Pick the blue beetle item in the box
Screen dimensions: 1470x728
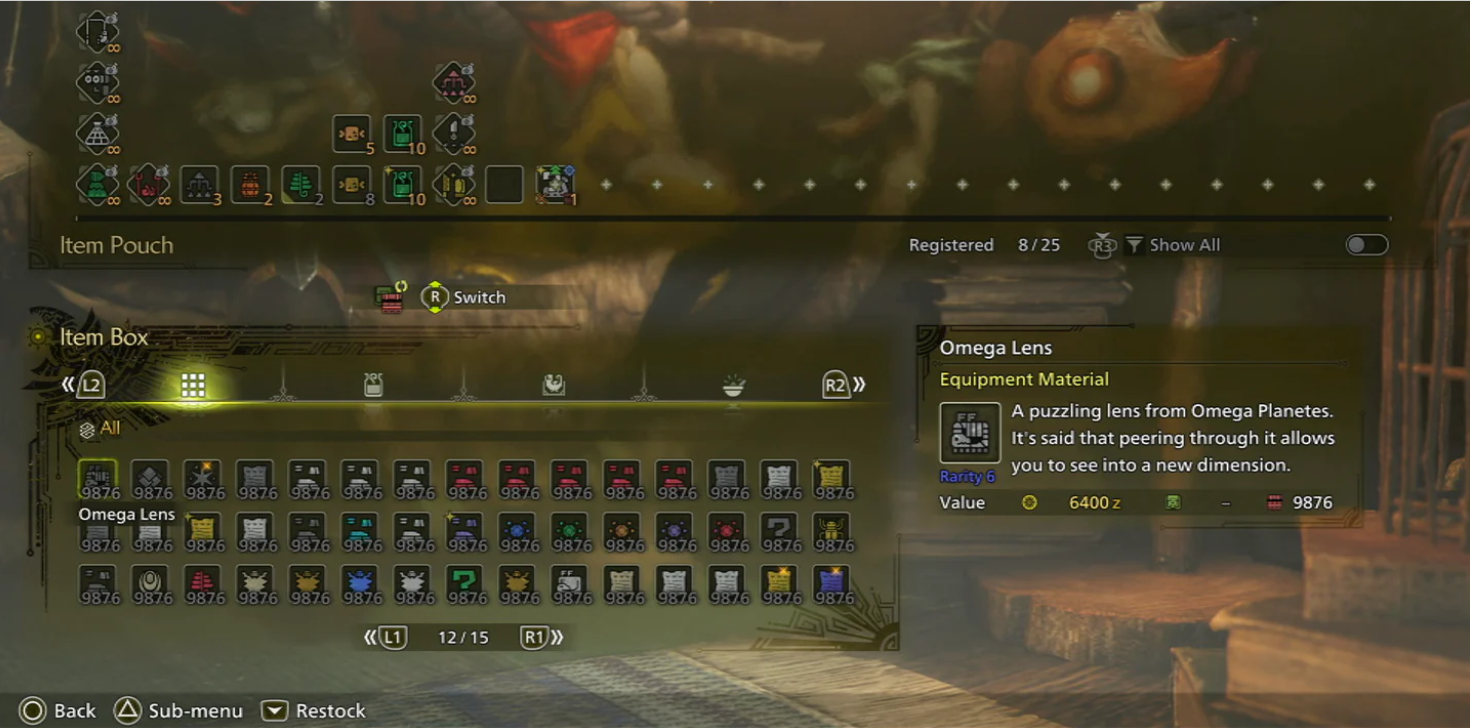(x=361, y=584)
